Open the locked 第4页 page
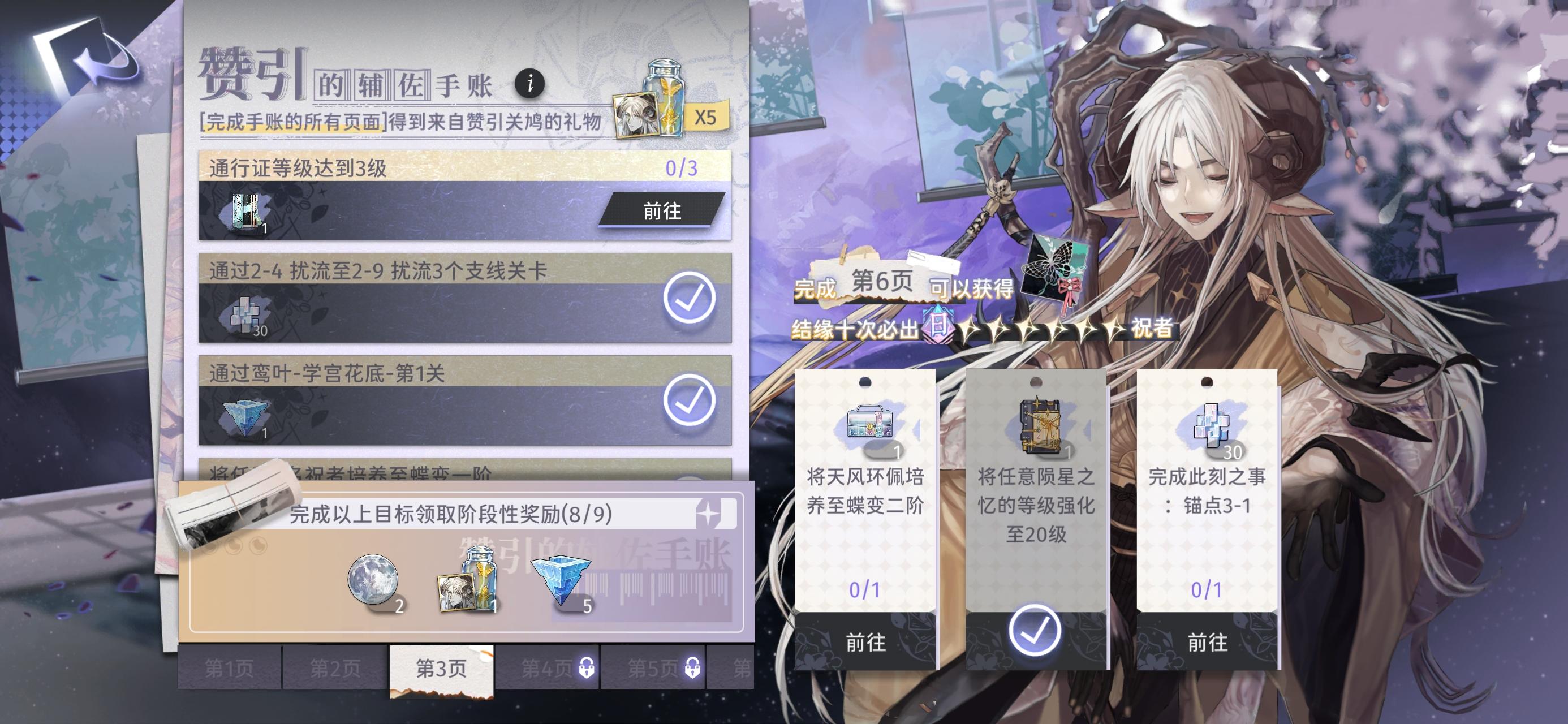This screenshot has height=724, width=1568. [x=546, y=667]
